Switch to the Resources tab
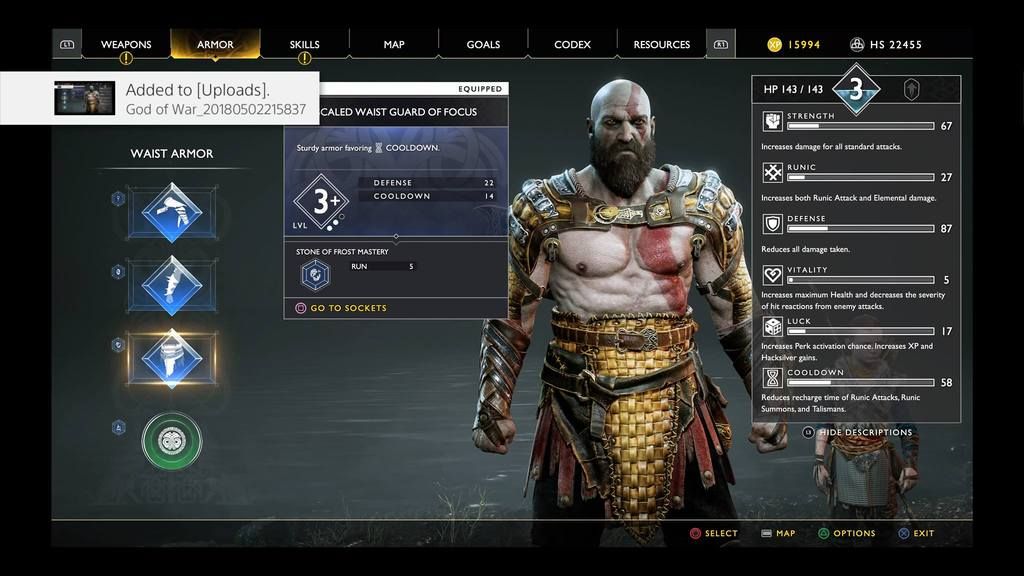Image resolution: width=1024 pixels, height=576 pixels. click(662, 44)
